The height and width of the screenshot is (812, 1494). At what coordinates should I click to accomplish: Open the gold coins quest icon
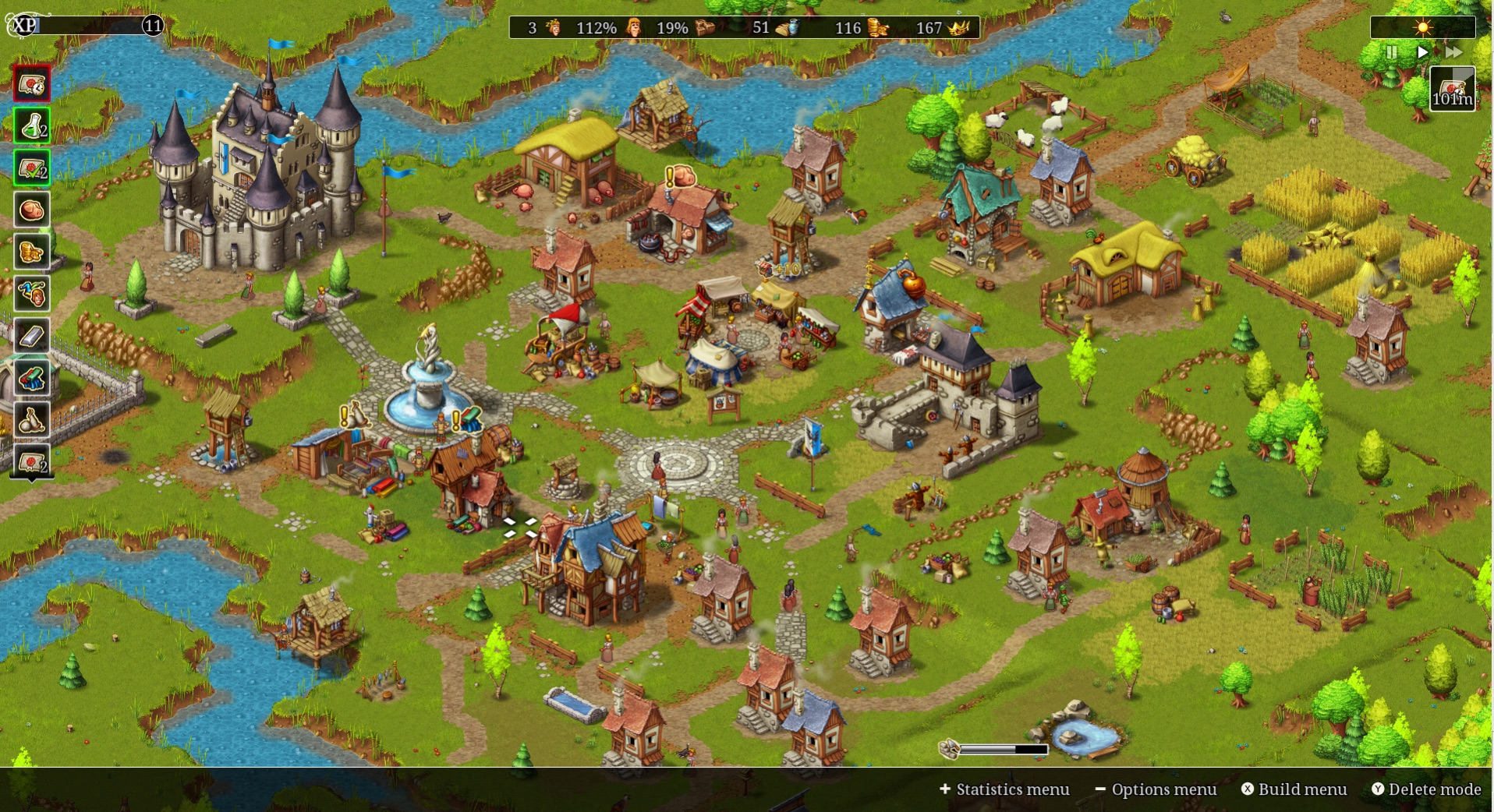click(31, 252)
